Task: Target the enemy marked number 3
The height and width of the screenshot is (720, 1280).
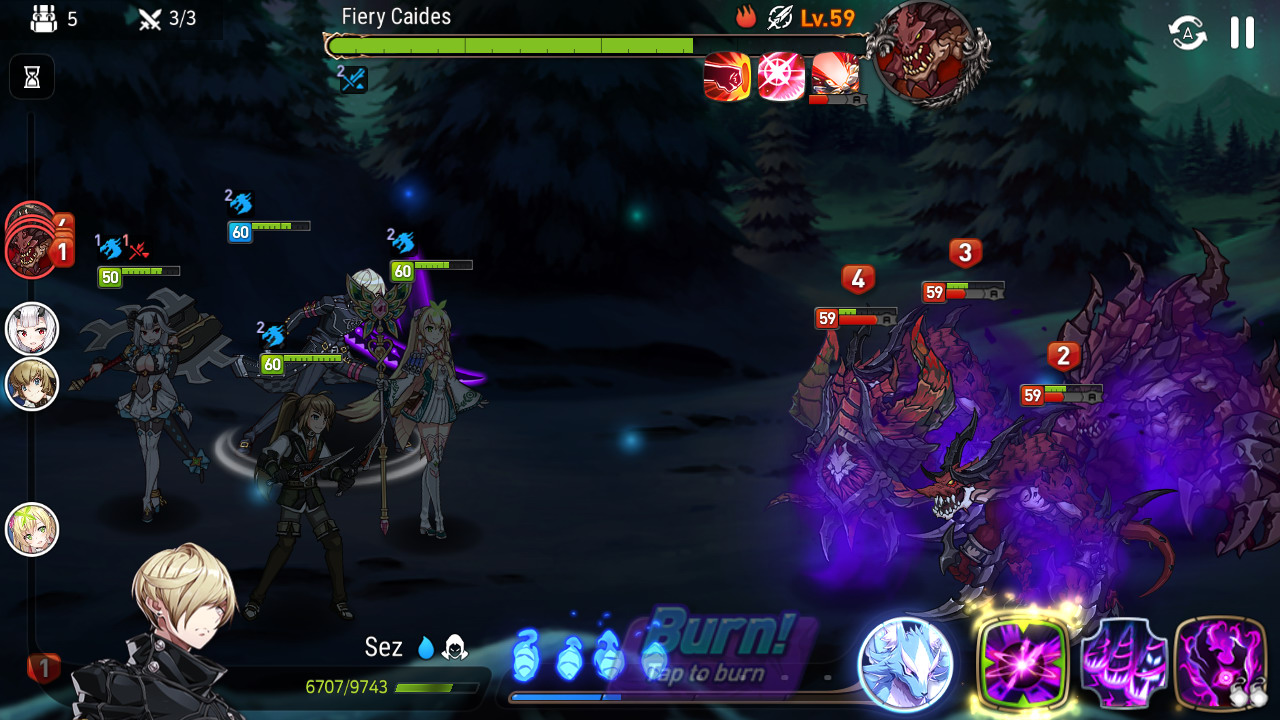Action: tap(964, 253)
